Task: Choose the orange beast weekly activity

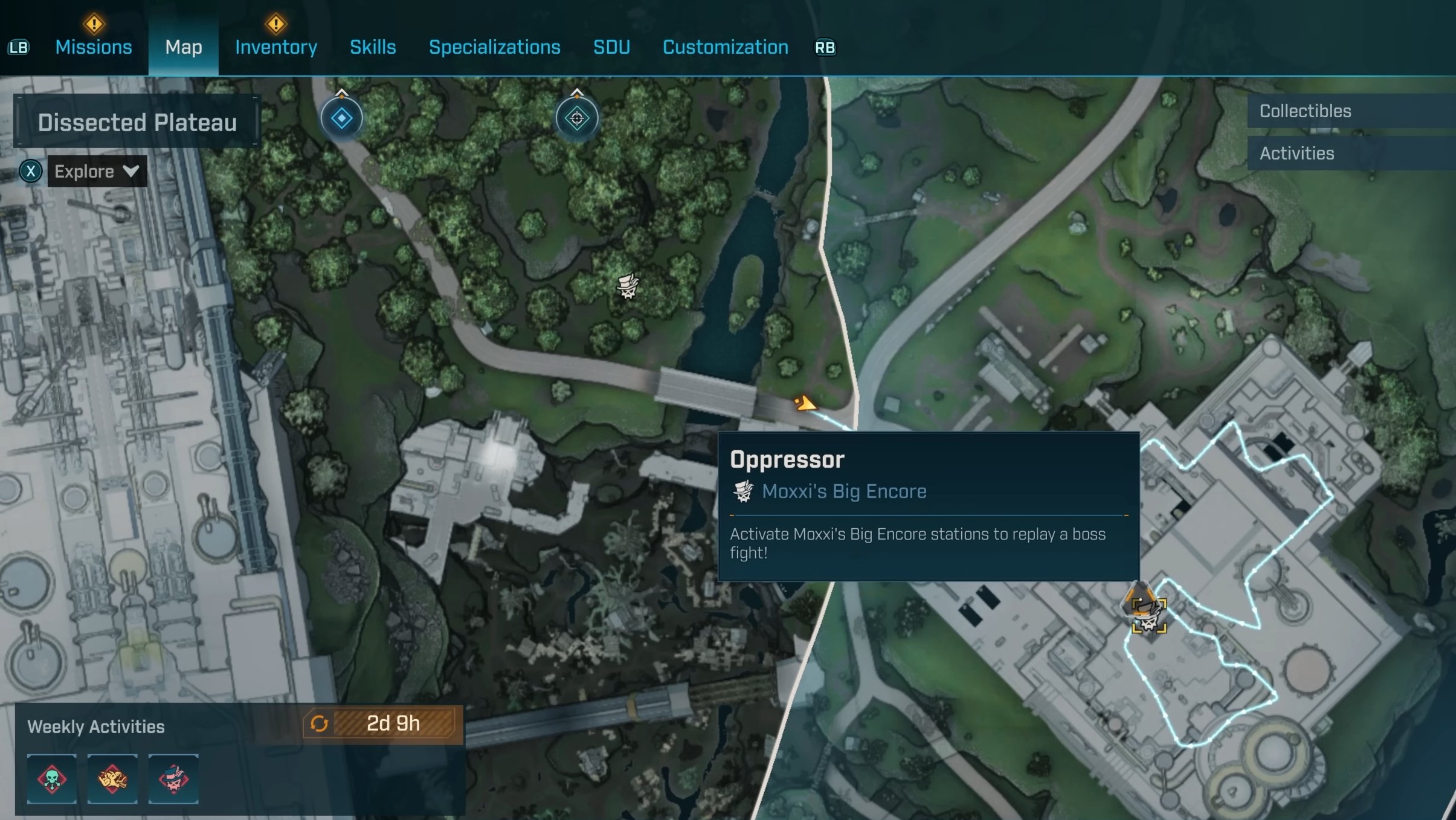Action: (112, 779)
